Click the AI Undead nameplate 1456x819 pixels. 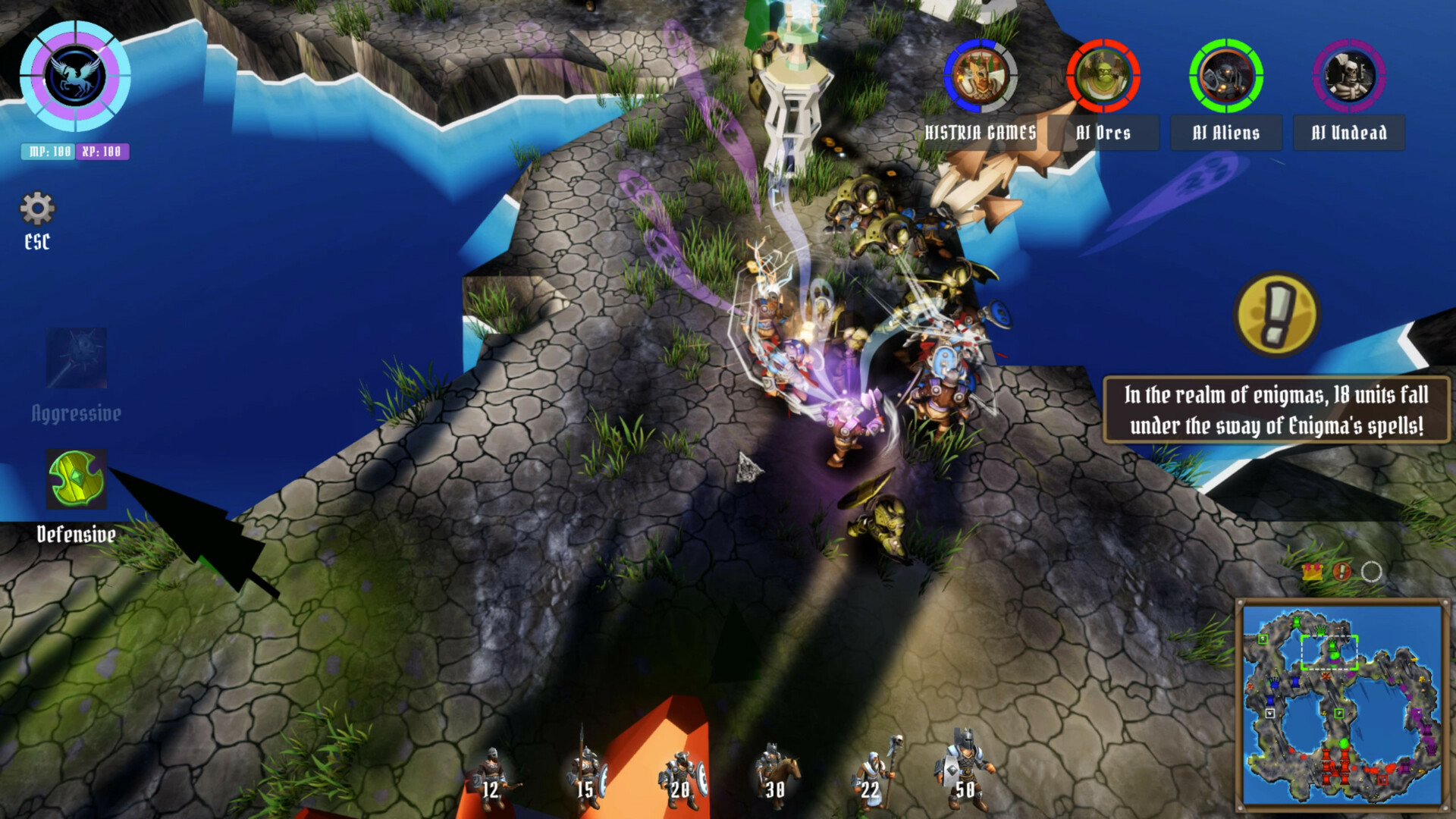pyautogui.click(x=1349, y=133)
